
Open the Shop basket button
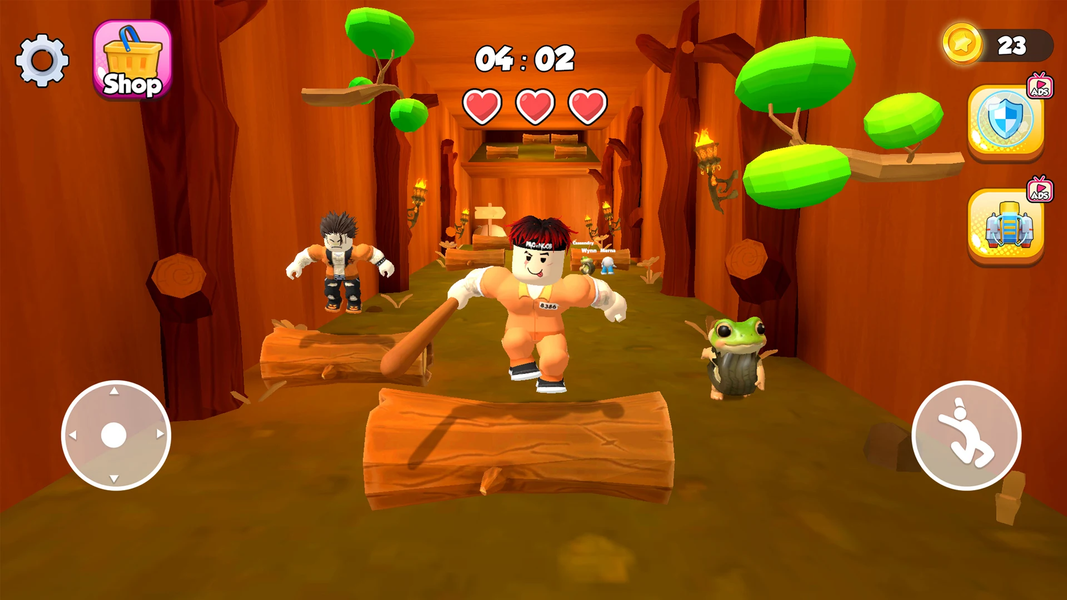tap(132, 60)
